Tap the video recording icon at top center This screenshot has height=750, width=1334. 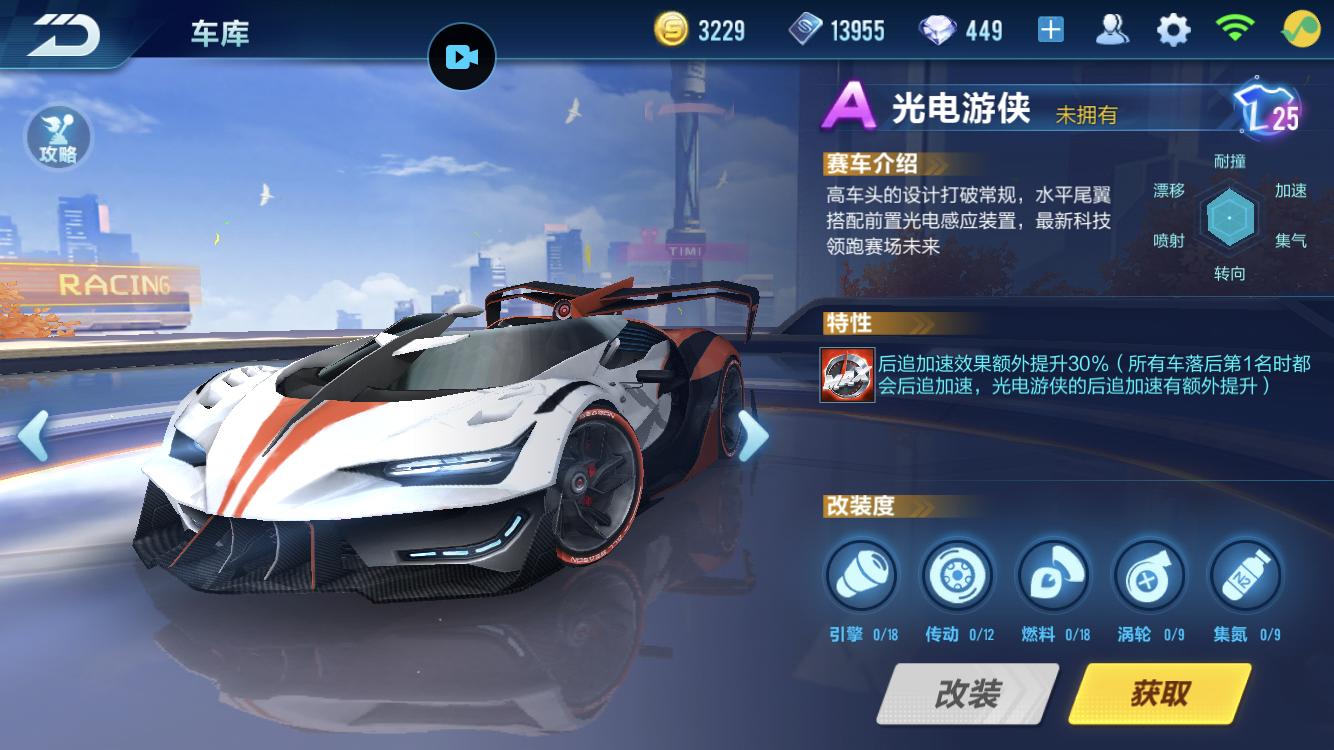coord(462,56)
